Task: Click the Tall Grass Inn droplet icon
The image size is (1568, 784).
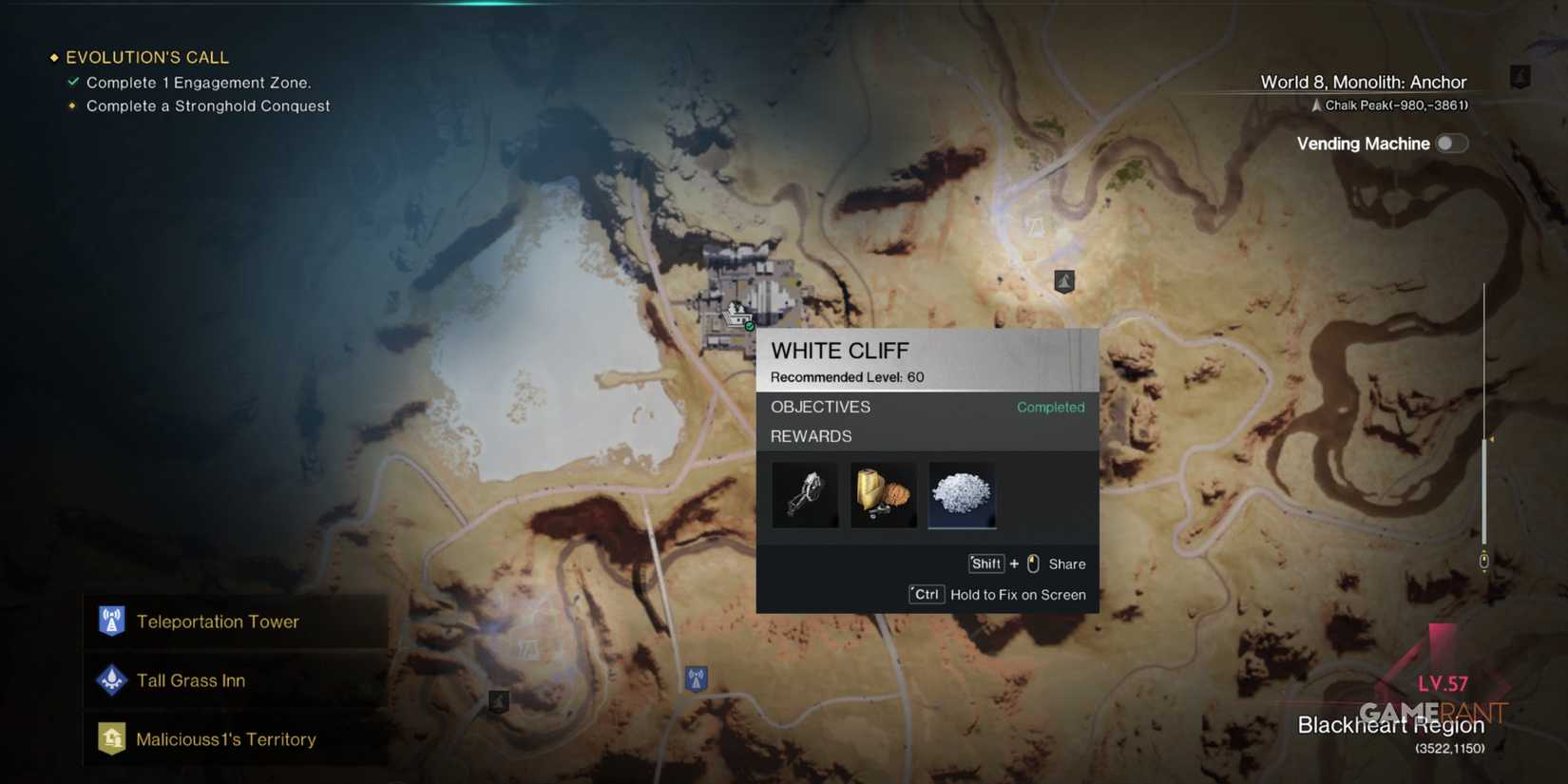Action: tap(111, 680)
